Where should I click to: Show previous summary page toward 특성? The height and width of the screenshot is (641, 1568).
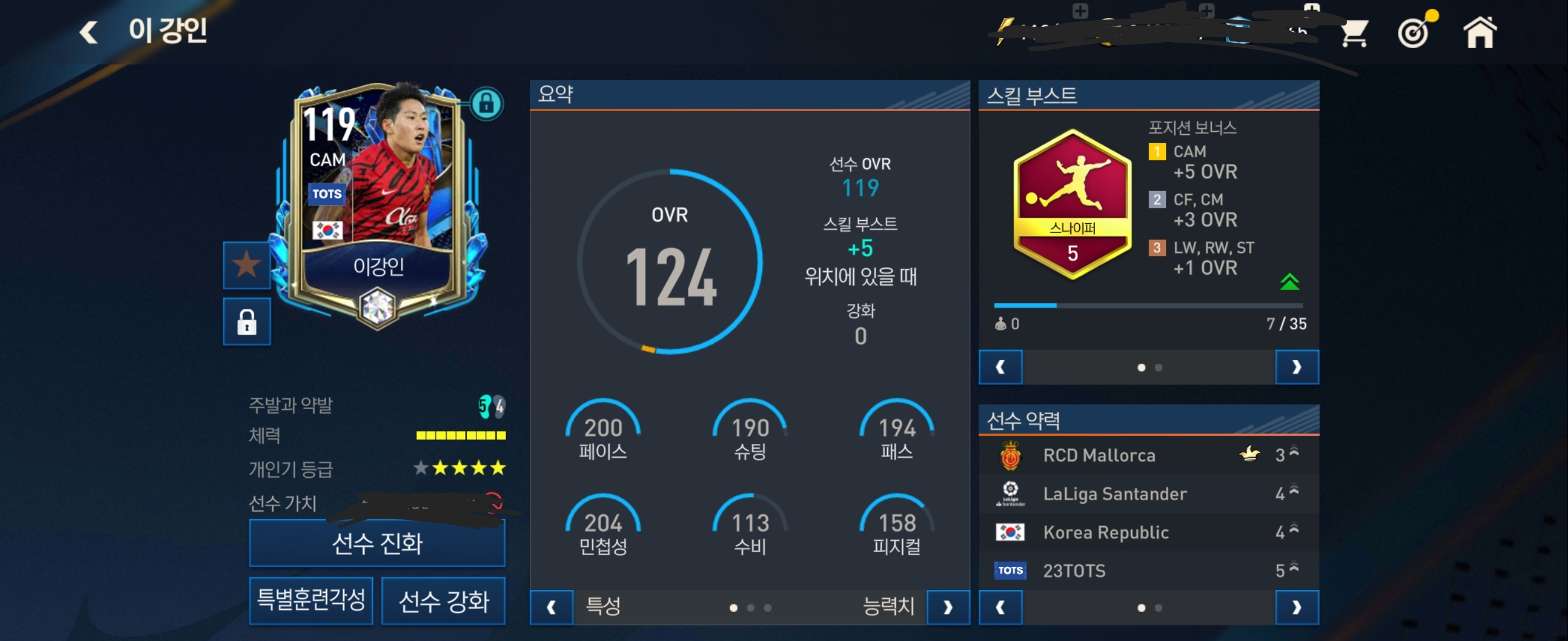552,607
